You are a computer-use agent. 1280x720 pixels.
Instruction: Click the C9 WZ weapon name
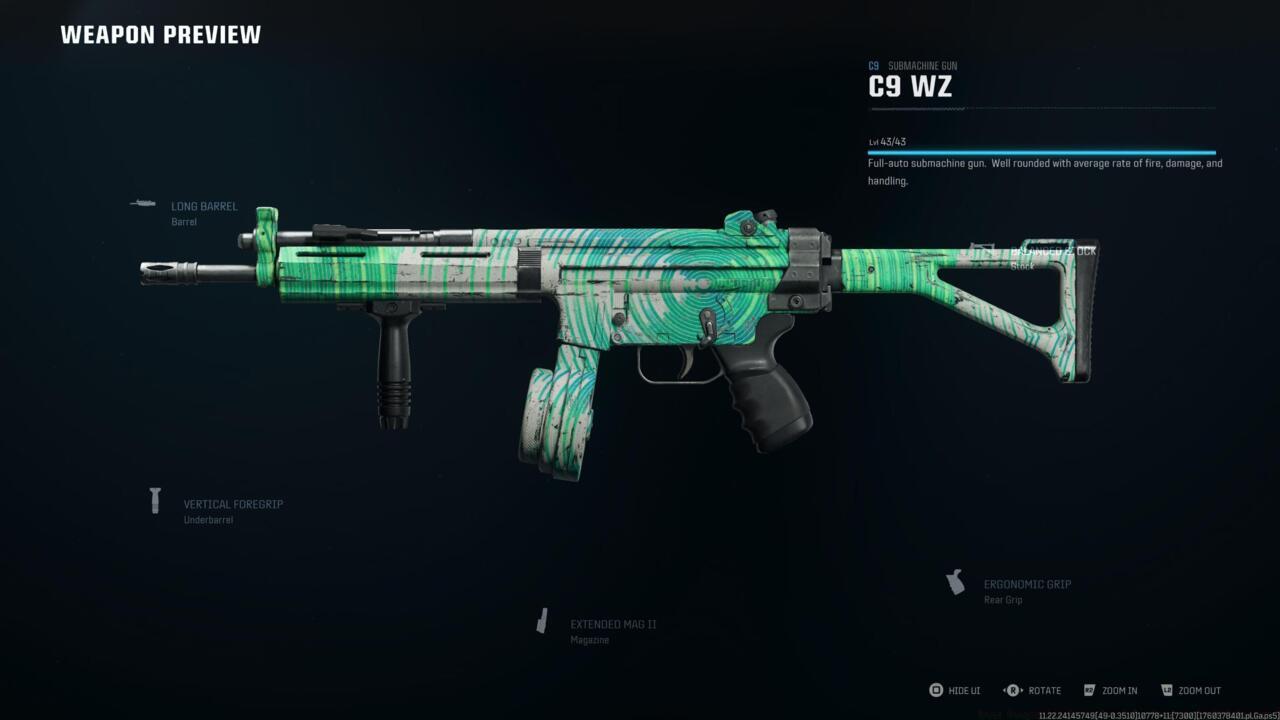pos(909,86)
